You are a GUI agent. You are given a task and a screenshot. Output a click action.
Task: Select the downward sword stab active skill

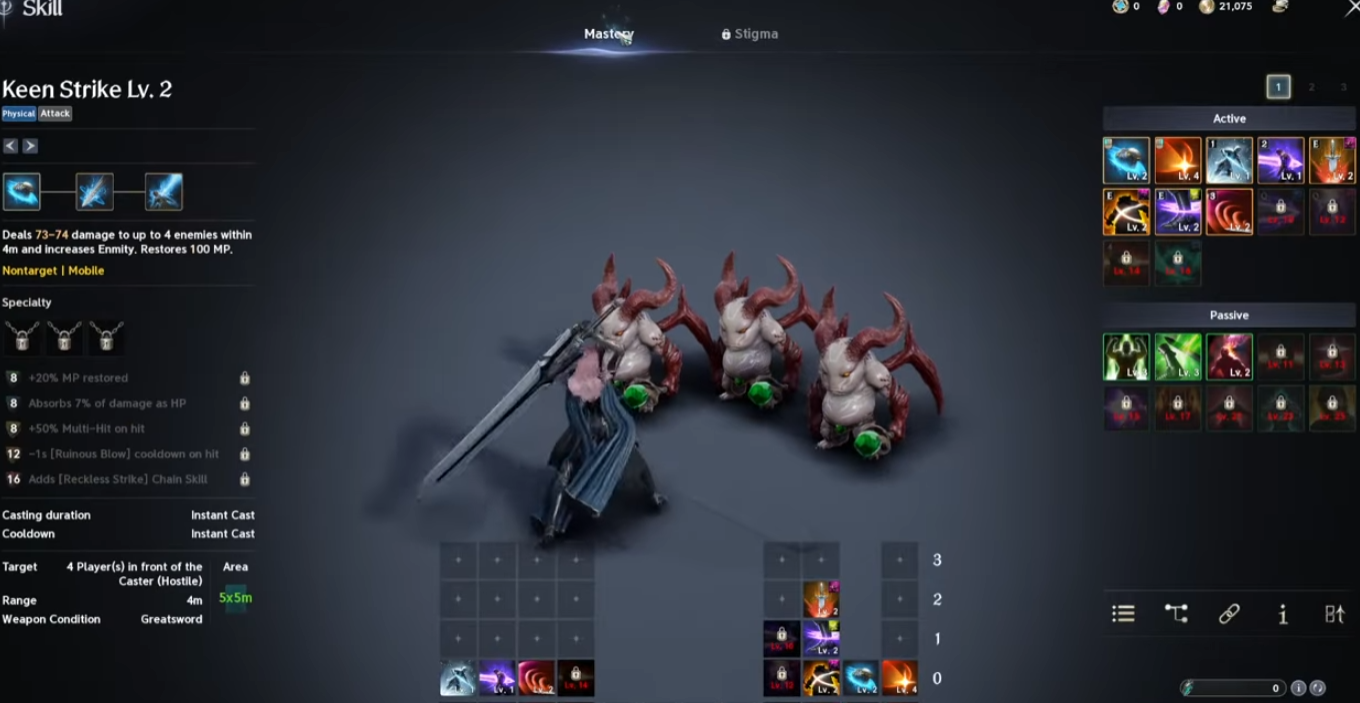[x=1331, y=161]
